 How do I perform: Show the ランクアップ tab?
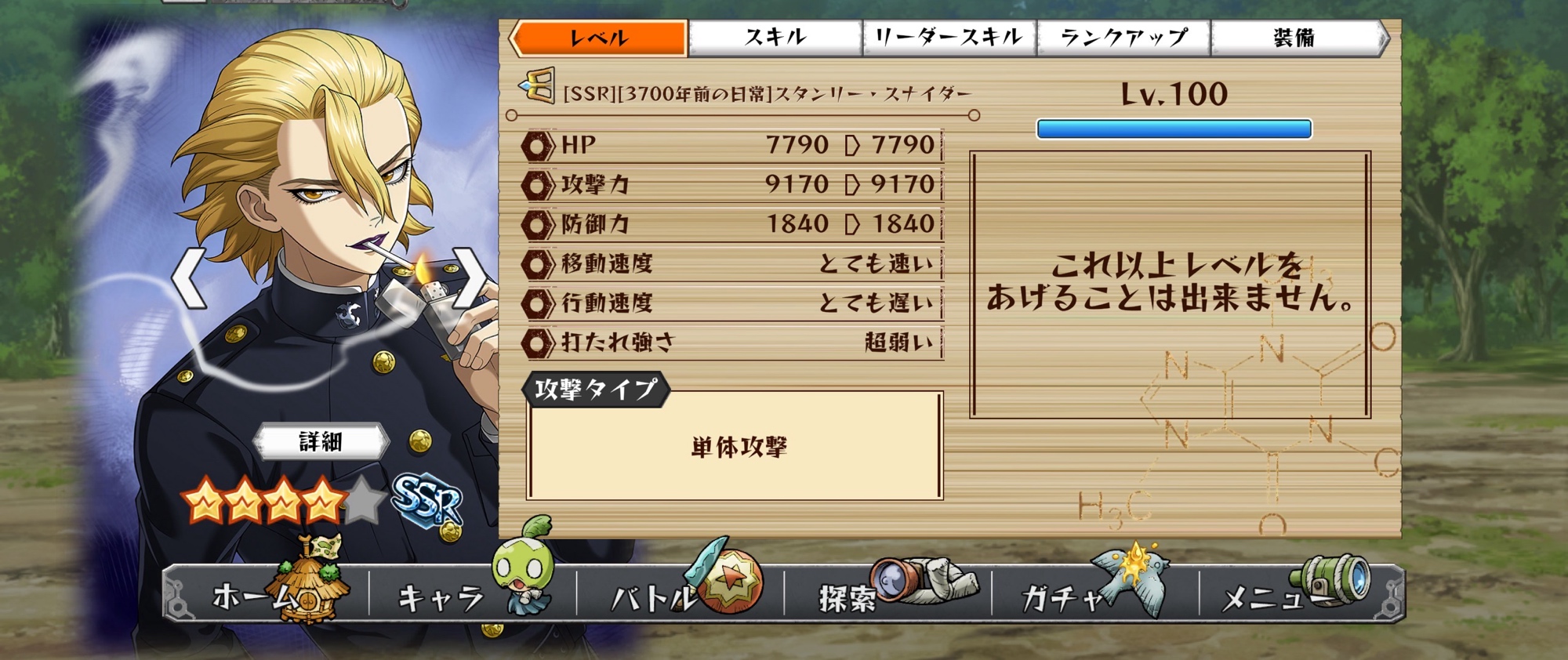click(1123, 38)
